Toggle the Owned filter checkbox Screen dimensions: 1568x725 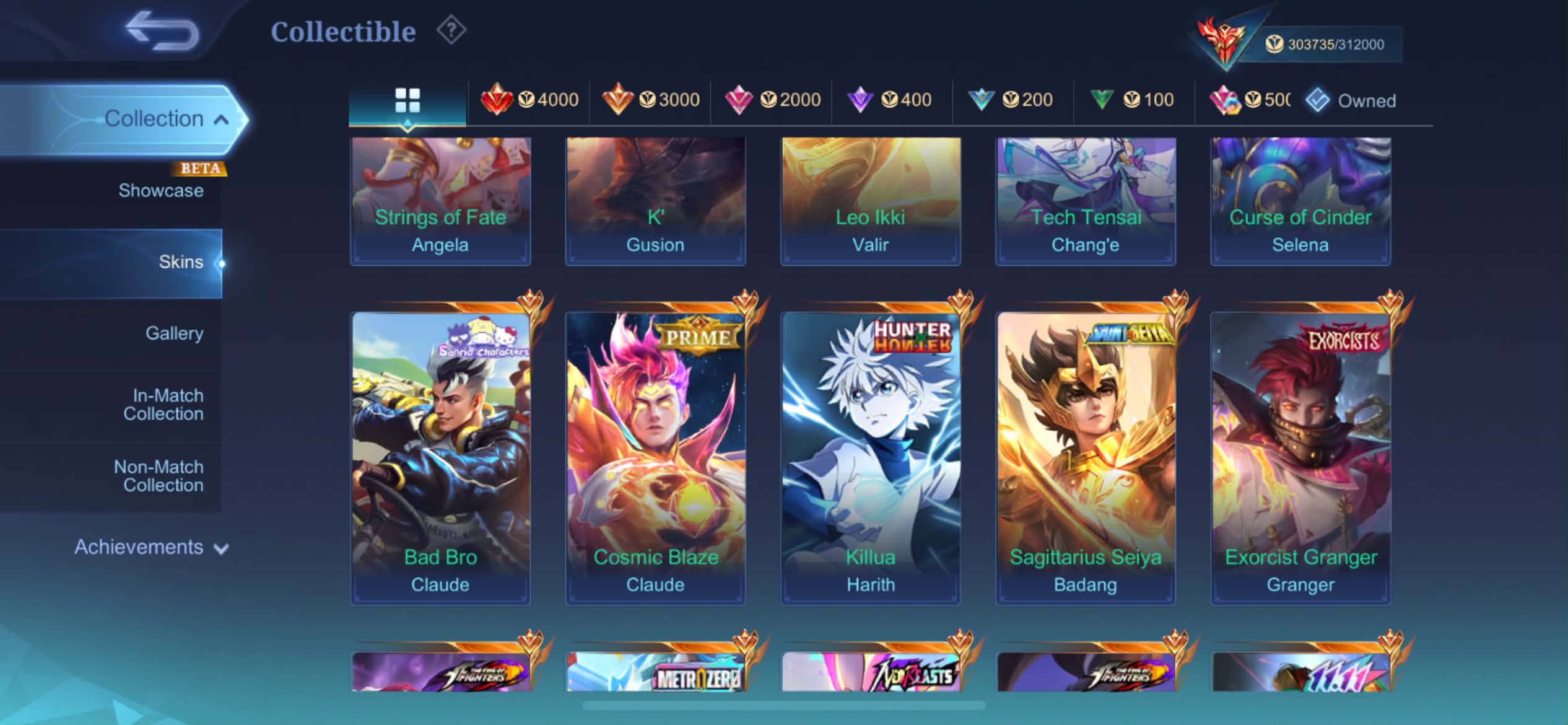point(1318,100)
